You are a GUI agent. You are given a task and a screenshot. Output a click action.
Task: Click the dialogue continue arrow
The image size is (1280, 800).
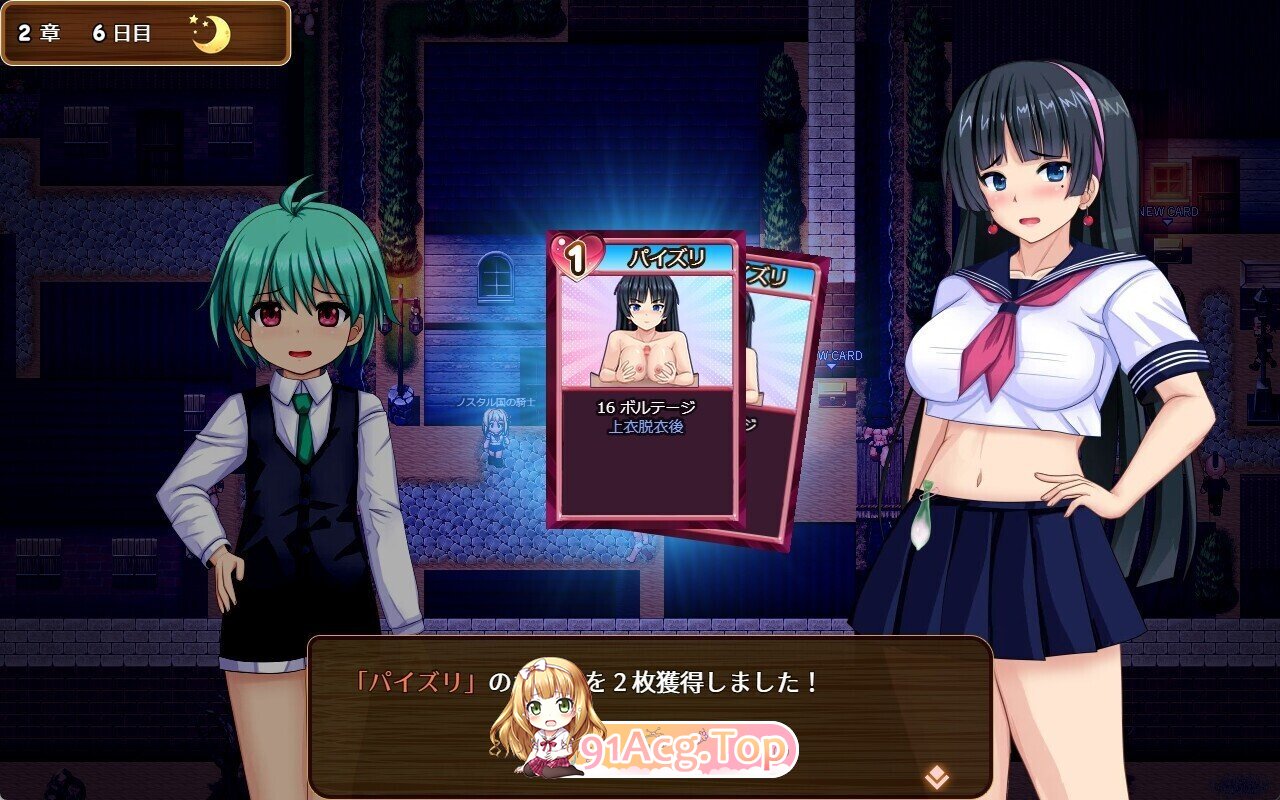[x=936, y=776]
